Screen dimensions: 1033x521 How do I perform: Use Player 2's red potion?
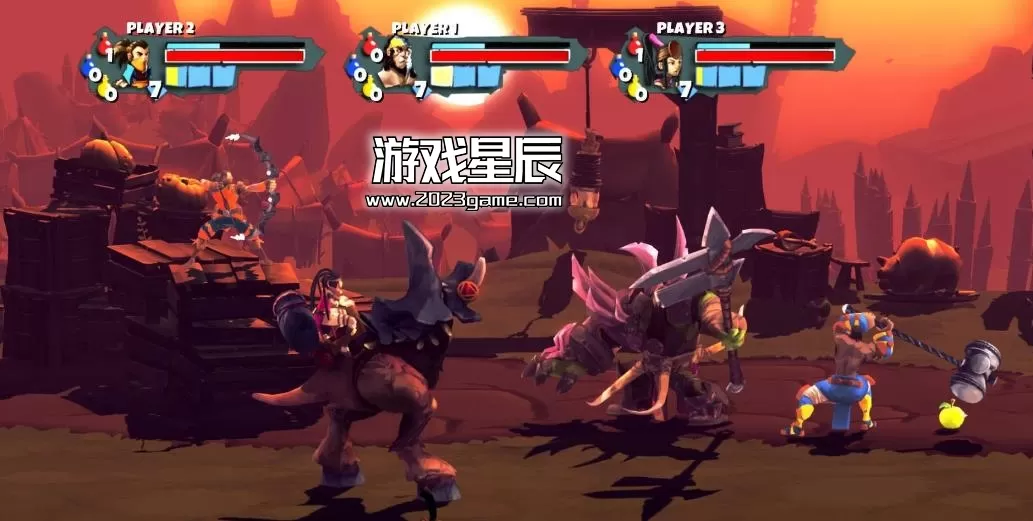pyautogui.click(x=103, y=46)
